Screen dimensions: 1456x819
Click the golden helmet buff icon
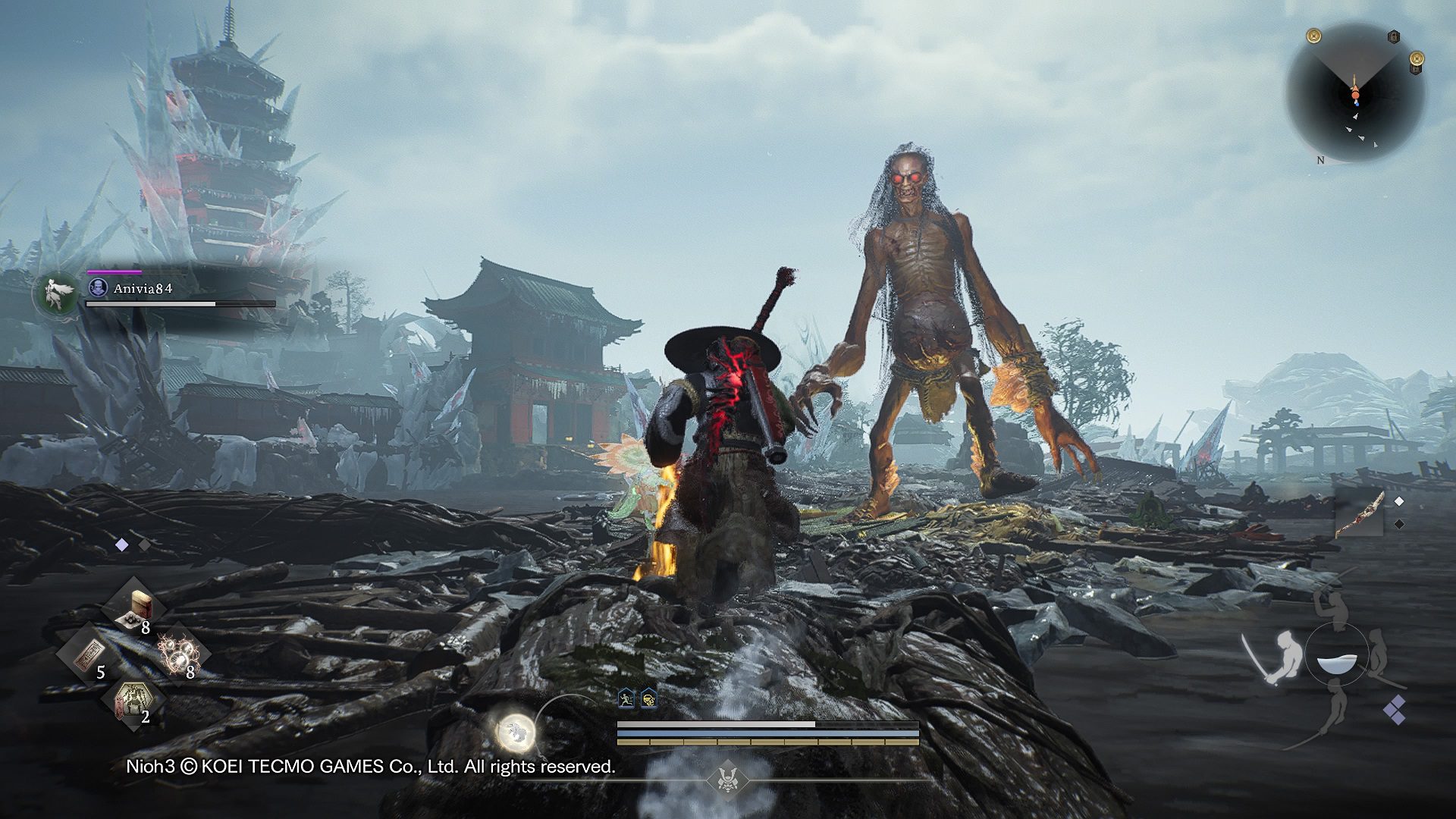[649, 699]
